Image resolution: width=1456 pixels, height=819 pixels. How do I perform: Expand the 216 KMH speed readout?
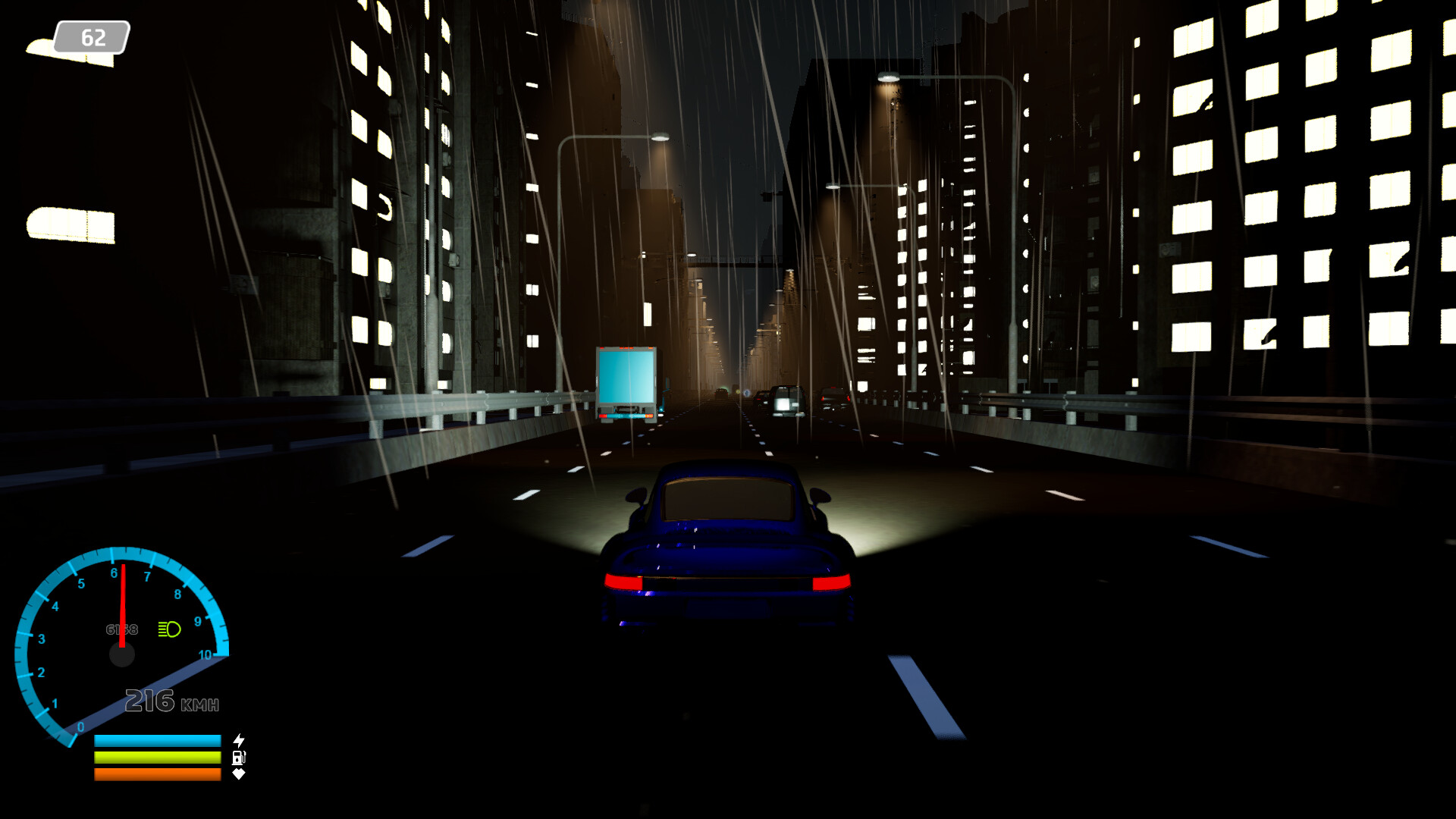tap(168, 701)
